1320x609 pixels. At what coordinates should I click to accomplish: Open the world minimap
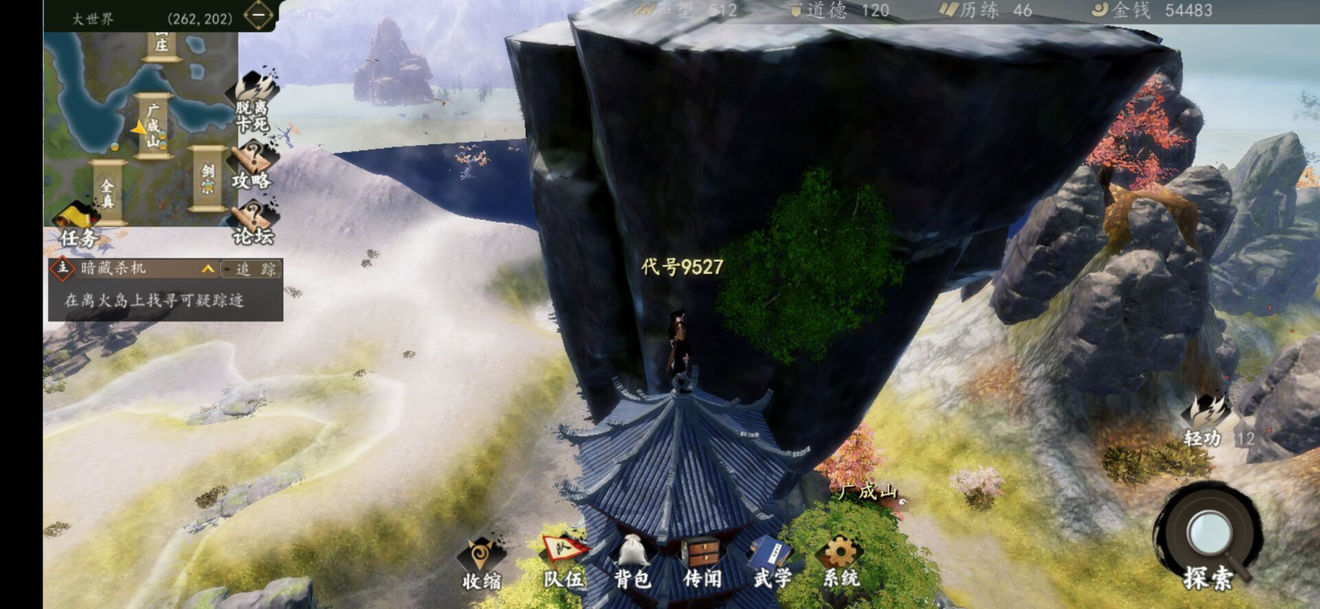pyautogui.click(x=140, y=125)
